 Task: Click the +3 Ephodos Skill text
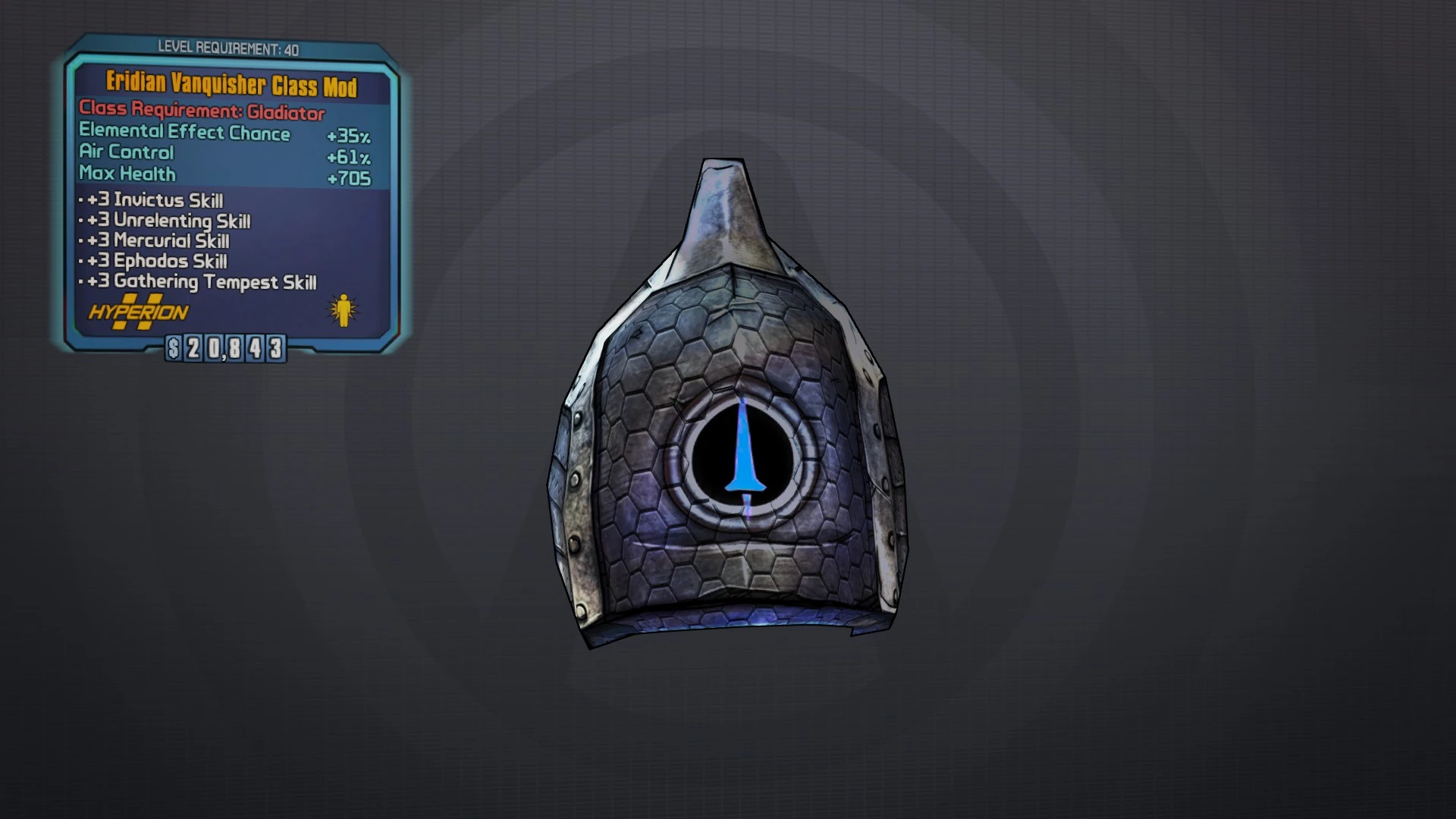pos(154,262)
